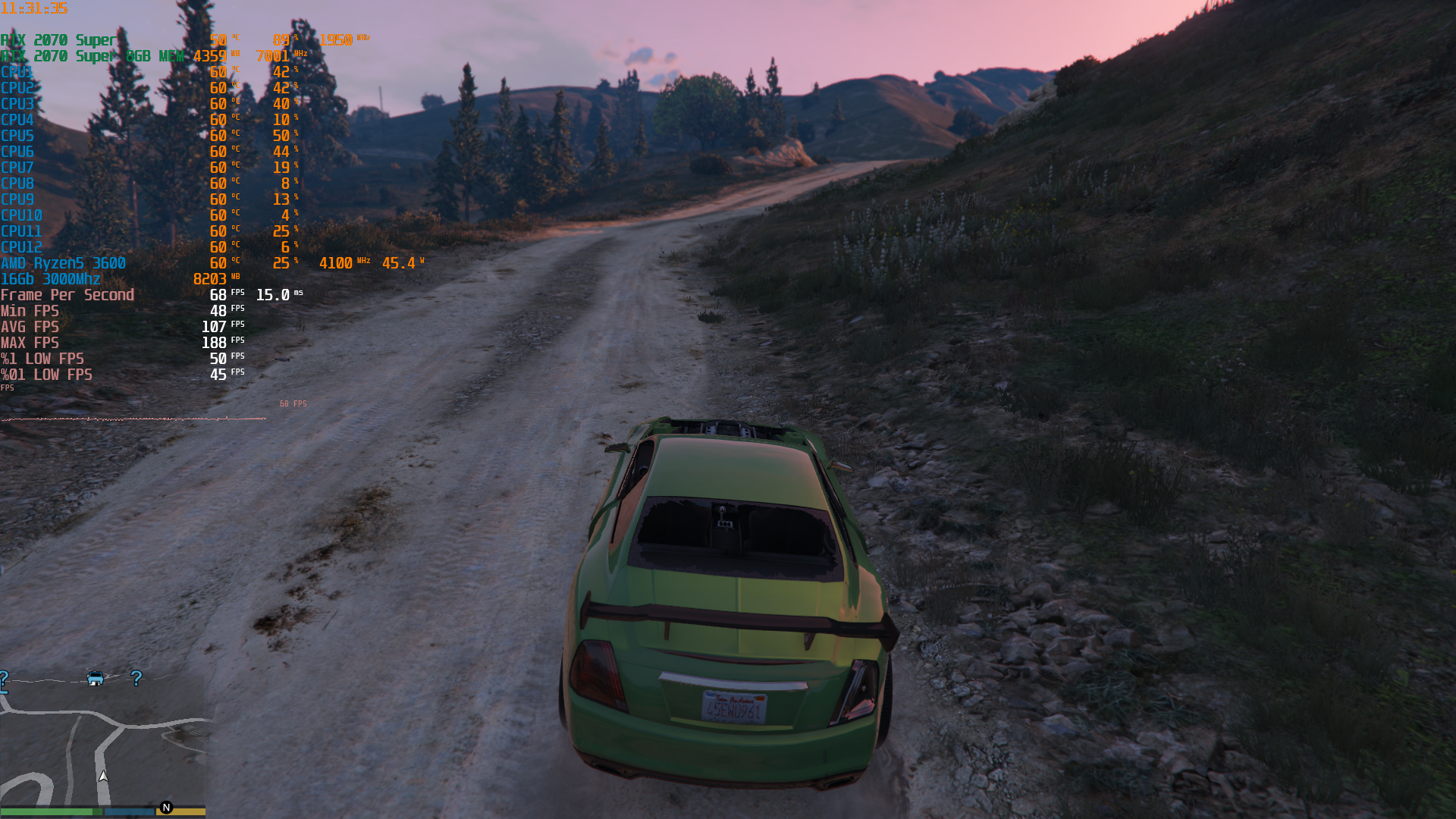Click the question mark blip right of the car
1456x819 pixels.
point(136,678)
